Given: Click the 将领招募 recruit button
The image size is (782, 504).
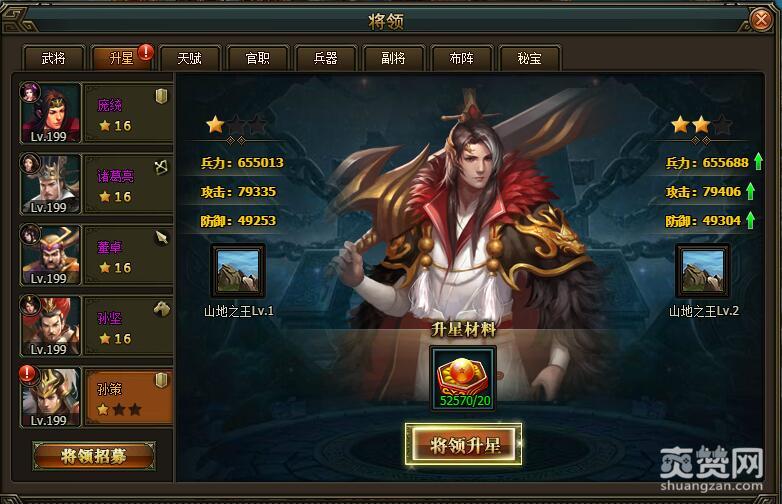Looking at the screenshot, I should point(93,456).
